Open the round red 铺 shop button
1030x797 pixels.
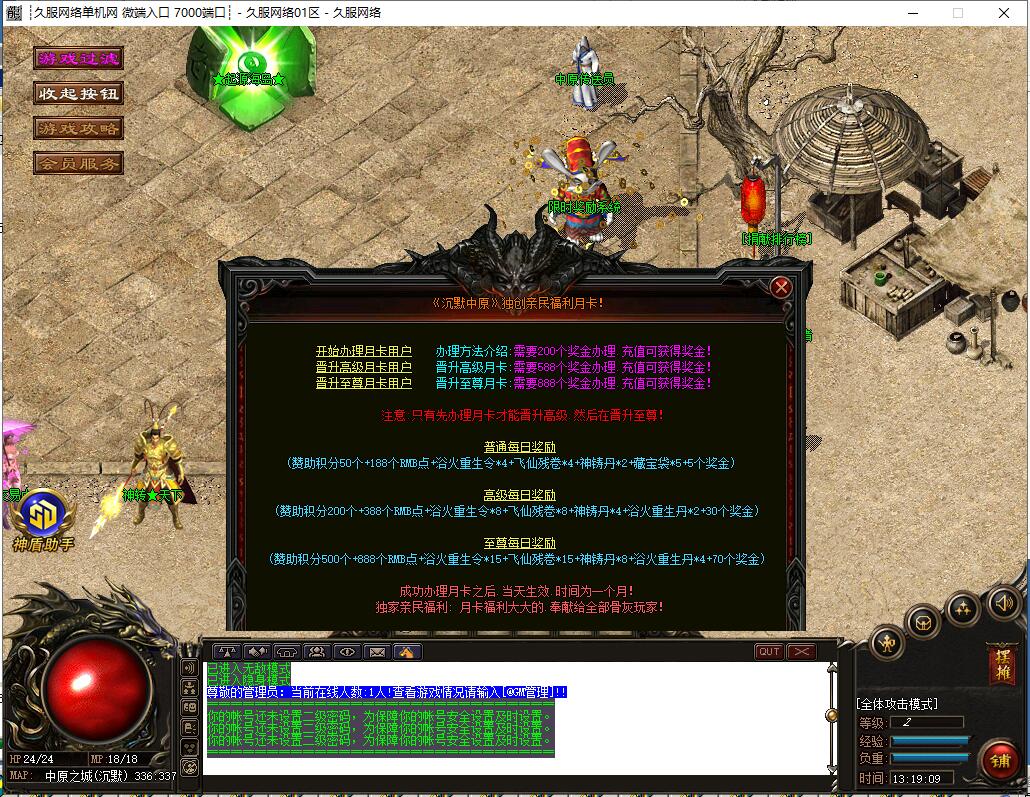coord(1000,760)
